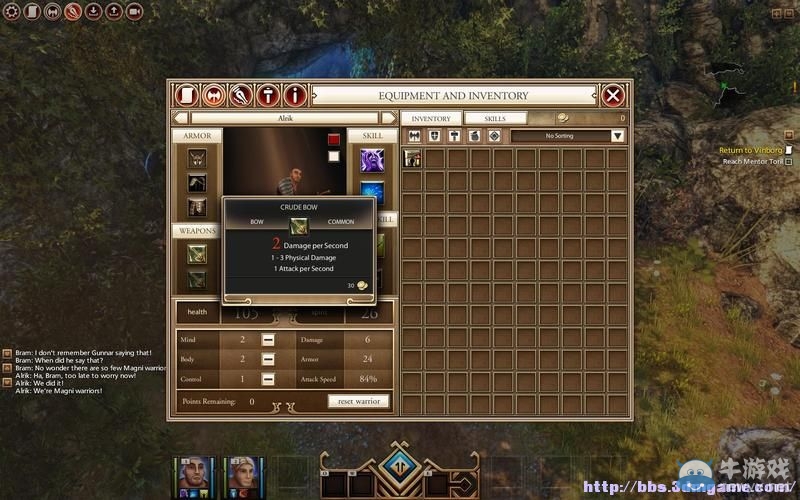Select the item in the first inventory slot
The height and width of the screenshot is (500, 800).
tap(412, 158)
